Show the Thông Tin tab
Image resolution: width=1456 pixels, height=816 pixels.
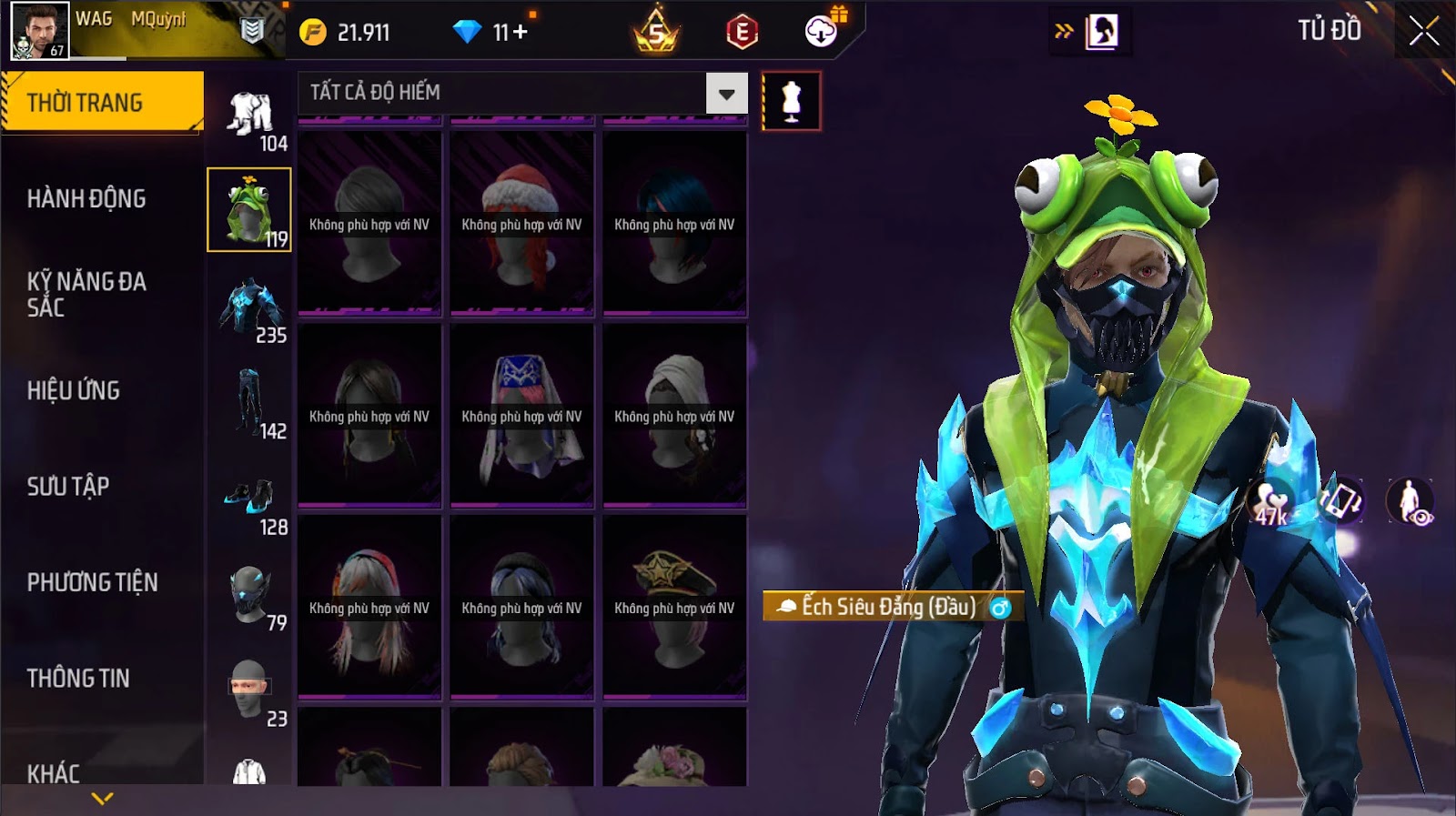78,678
